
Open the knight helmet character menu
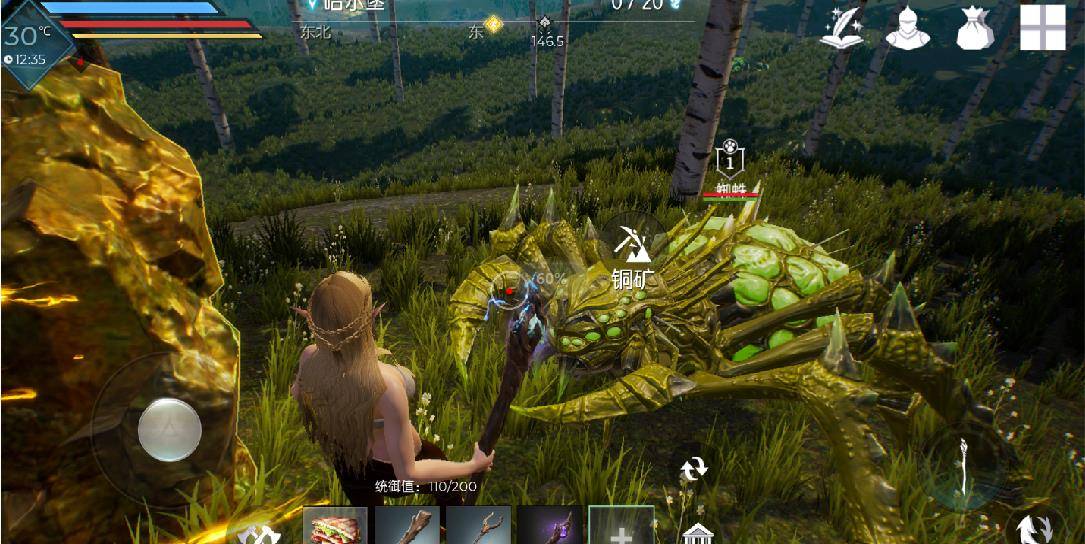tap(907, 27)
